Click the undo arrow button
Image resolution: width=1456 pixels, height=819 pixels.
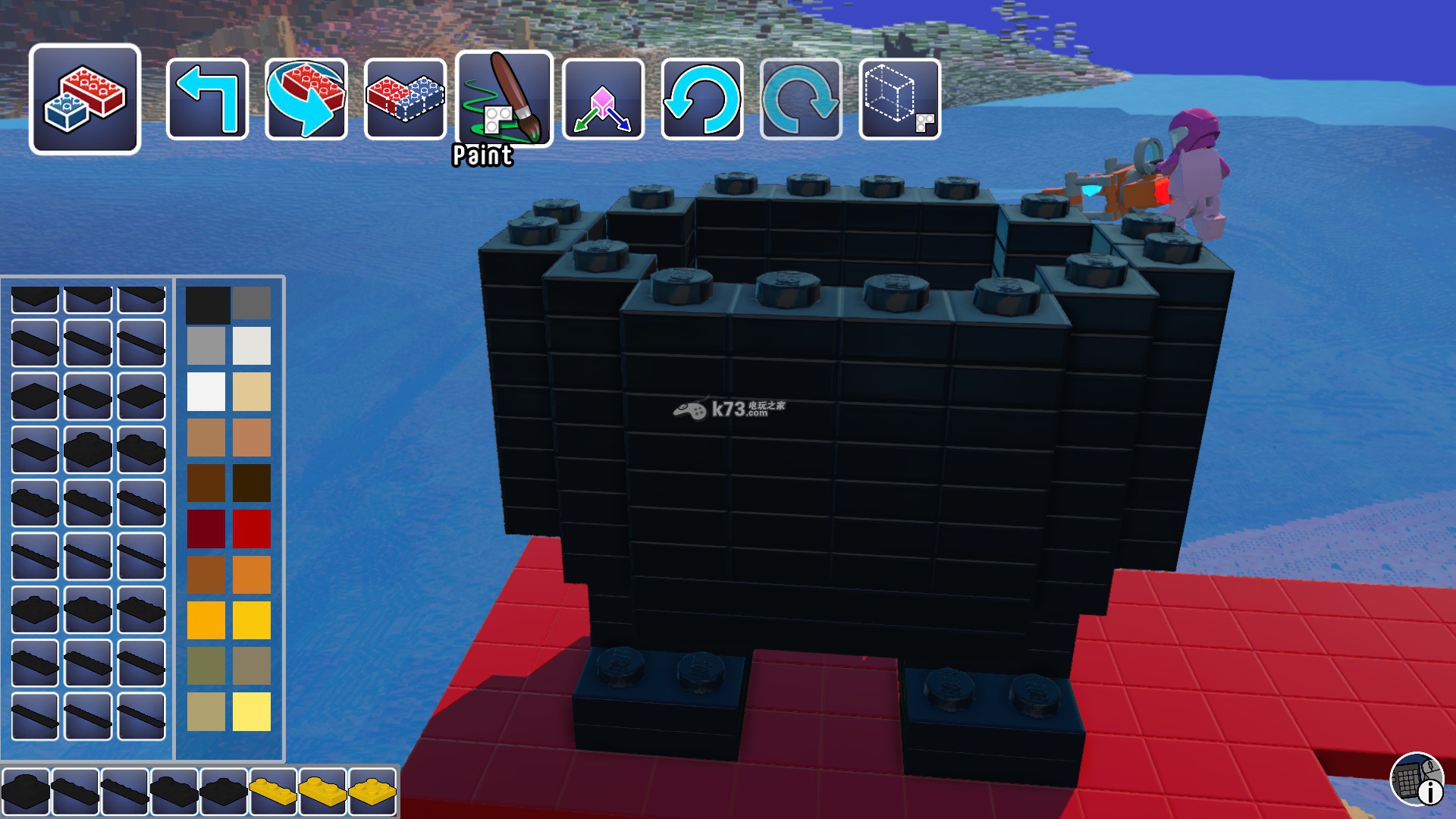(702, 99)
